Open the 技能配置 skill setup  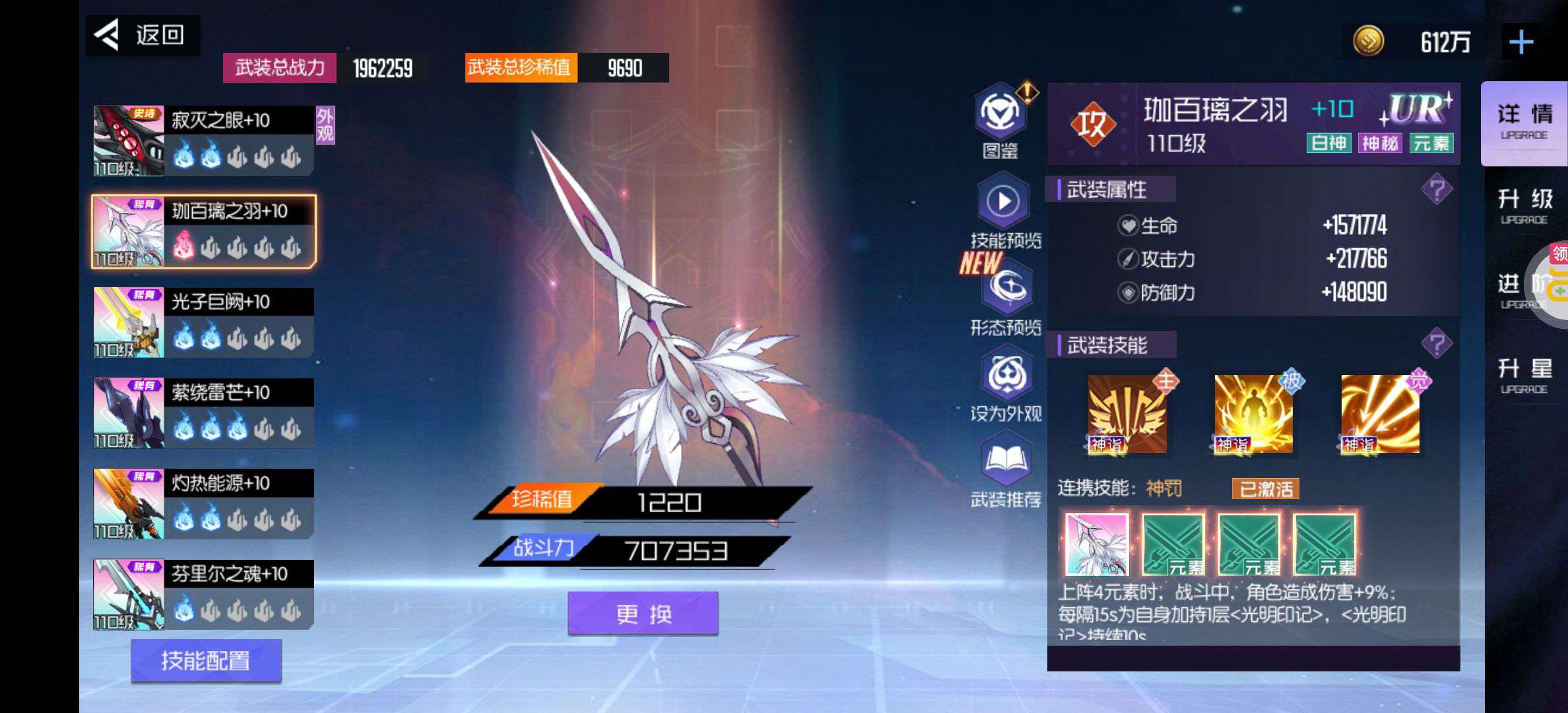pyautogui.click(x=206, y=660)
